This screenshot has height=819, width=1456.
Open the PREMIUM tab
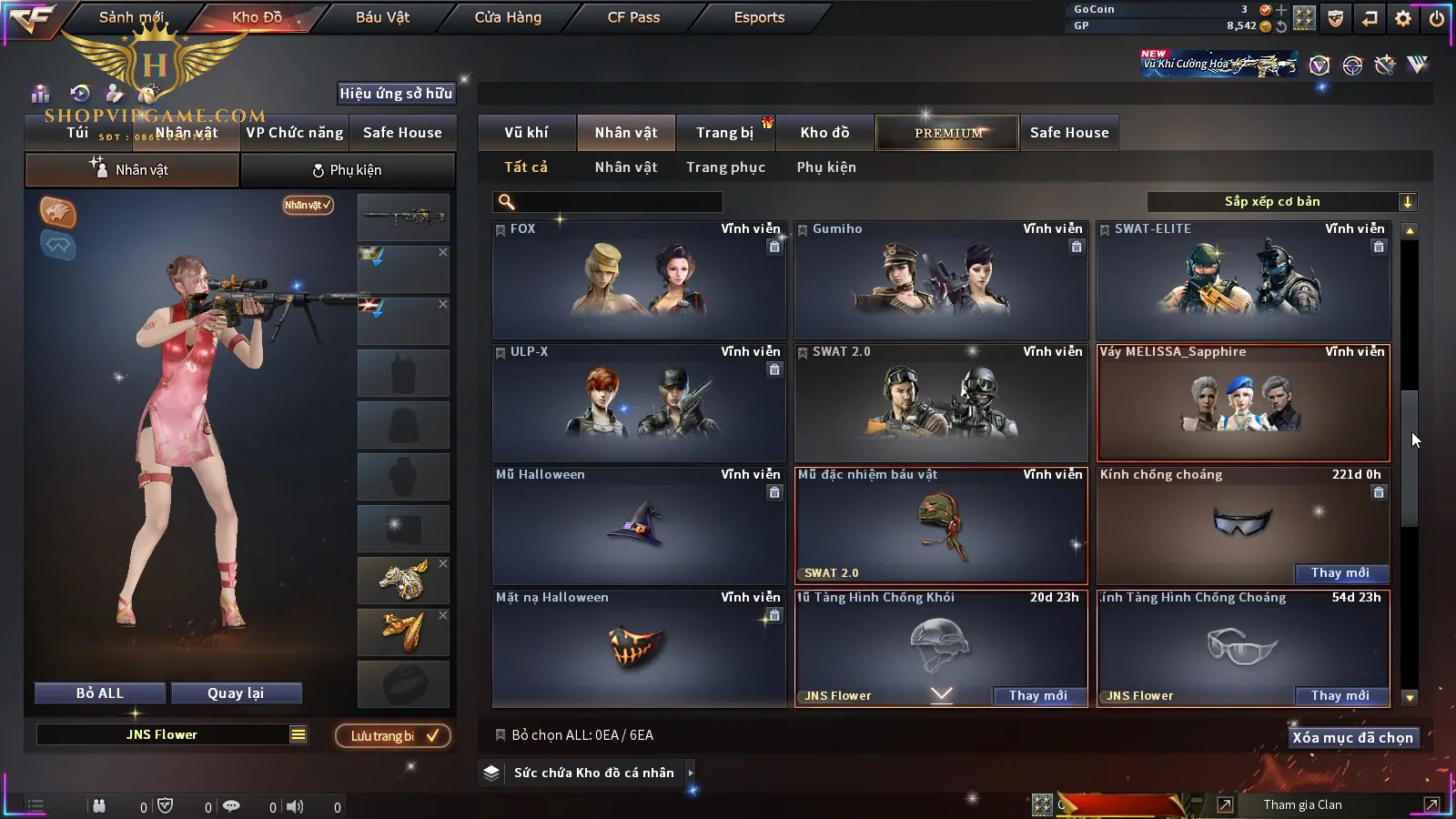948,133
